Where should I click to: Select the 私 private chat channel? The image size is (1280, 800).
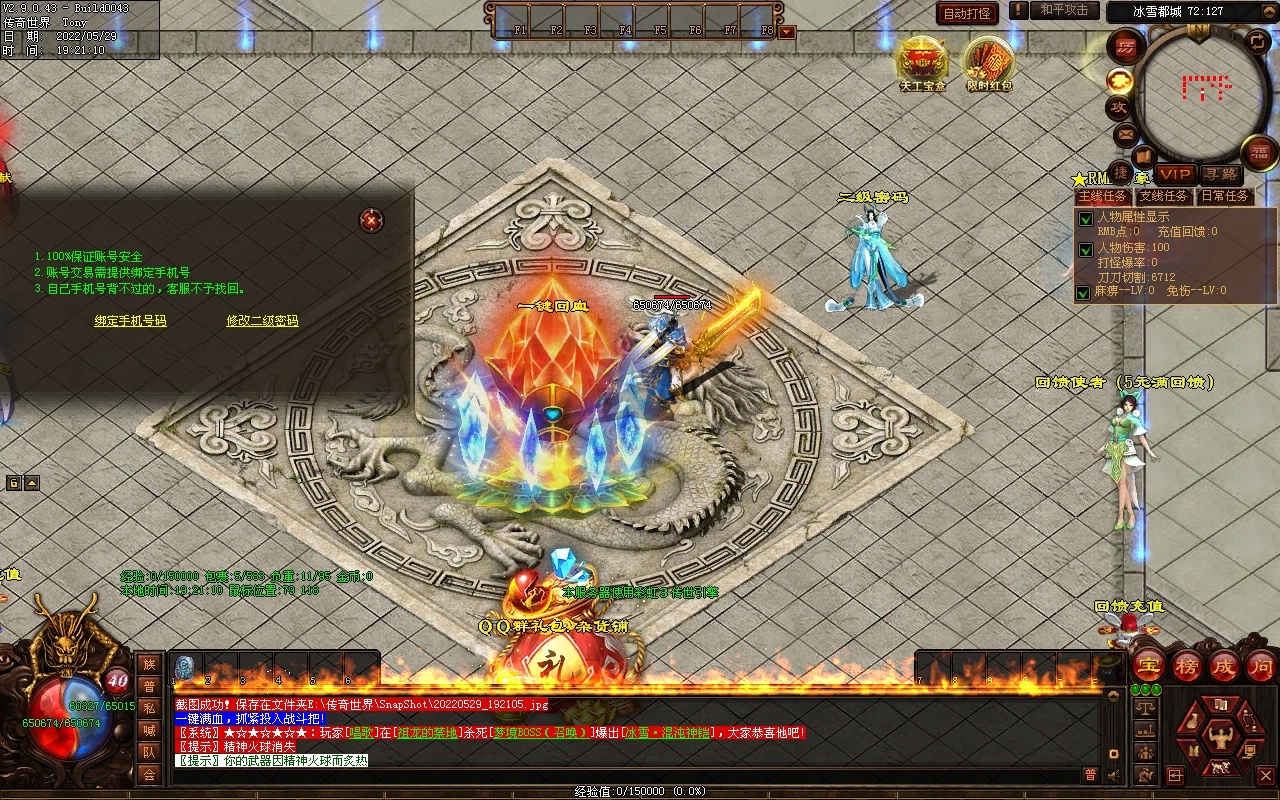pos(149,708)
